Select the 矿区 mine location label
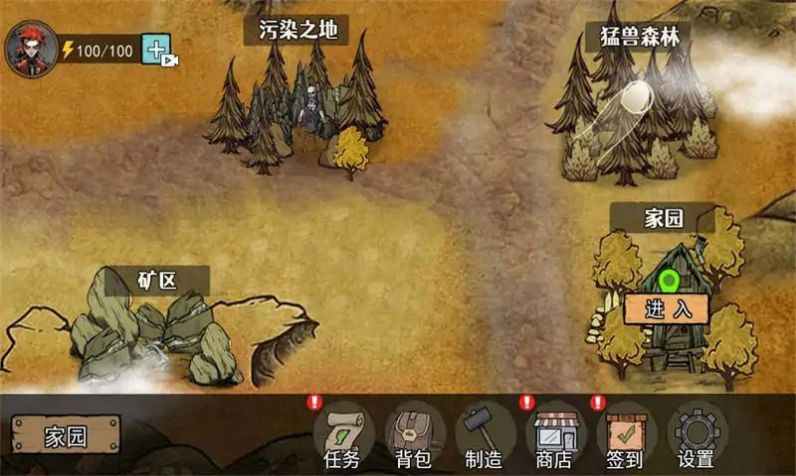Viewport: 796px width, 476px height. (x=150, y=279)
